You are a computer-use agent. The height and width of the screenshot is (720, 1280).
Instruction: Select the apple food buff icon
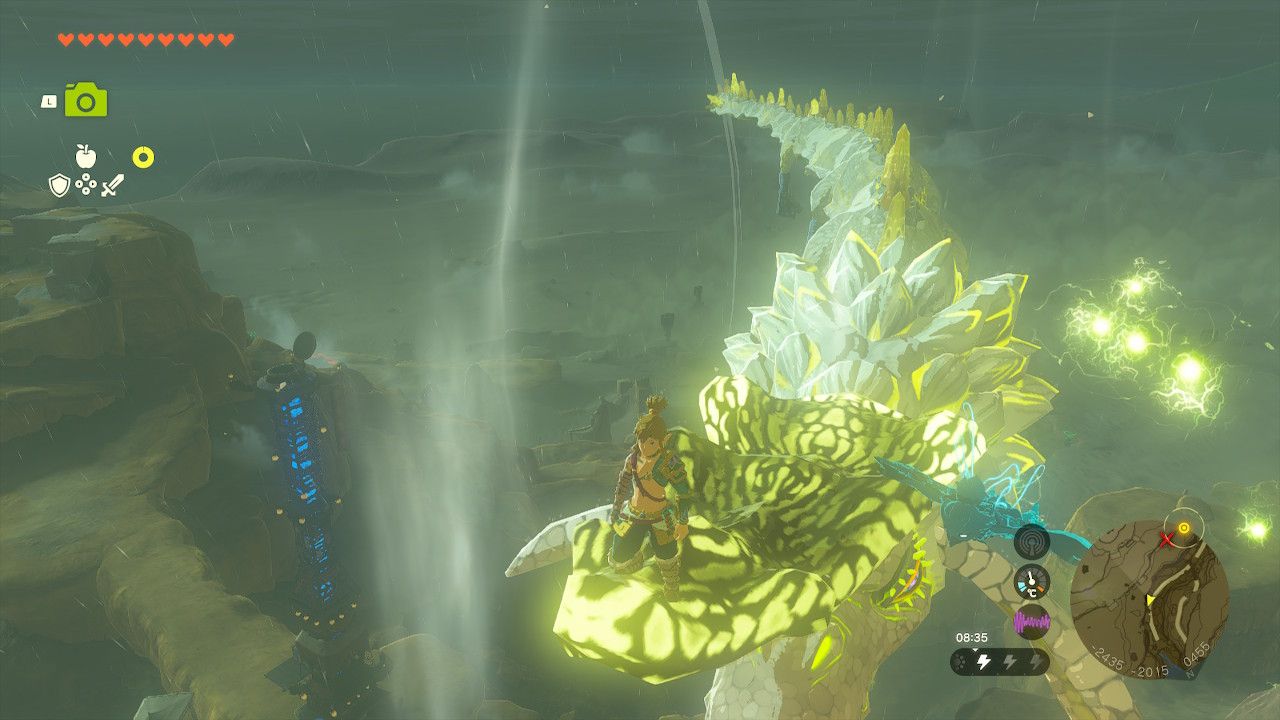86,155
